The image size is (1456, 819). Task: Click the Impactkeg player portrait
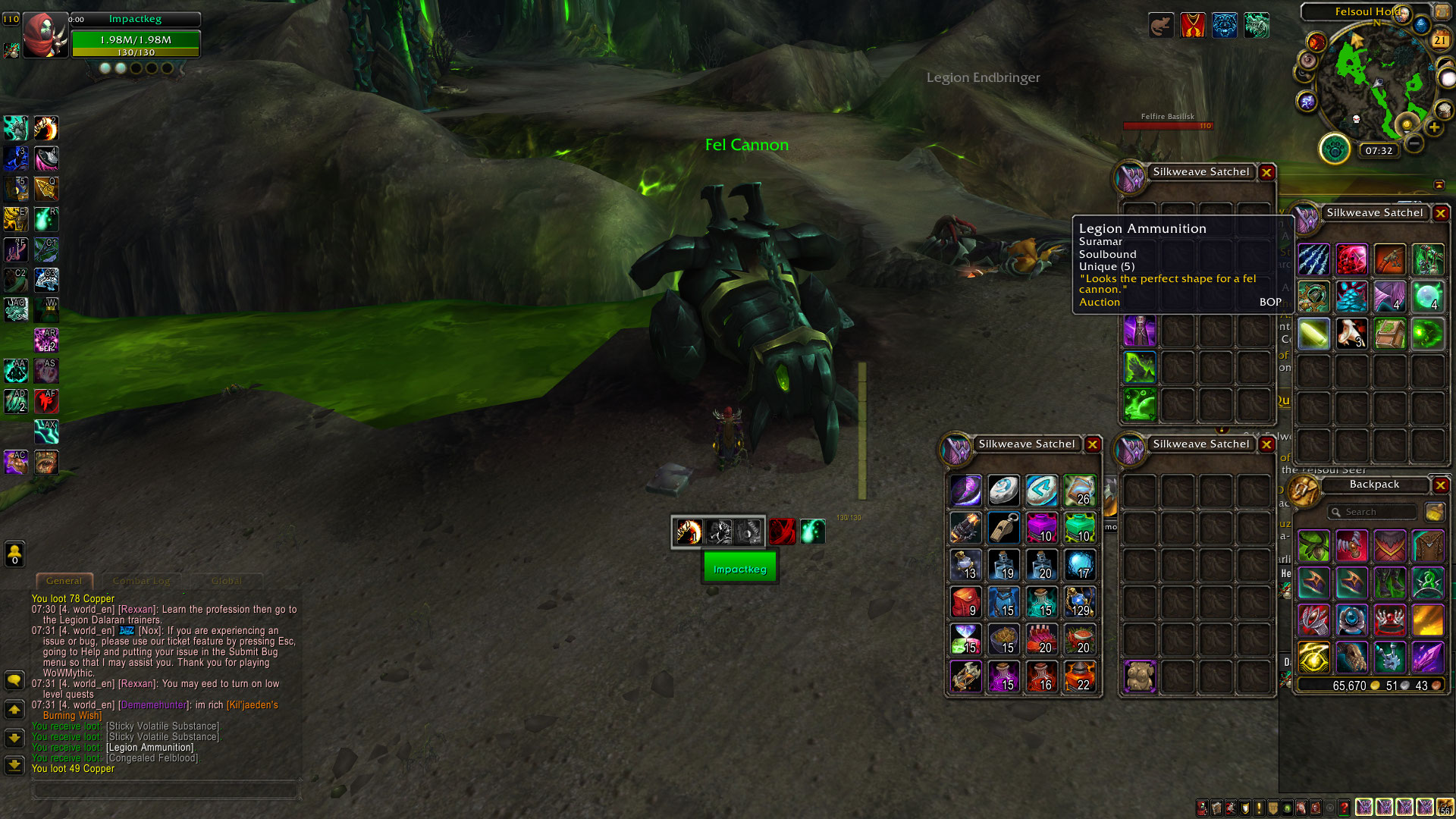pos(45,35)
